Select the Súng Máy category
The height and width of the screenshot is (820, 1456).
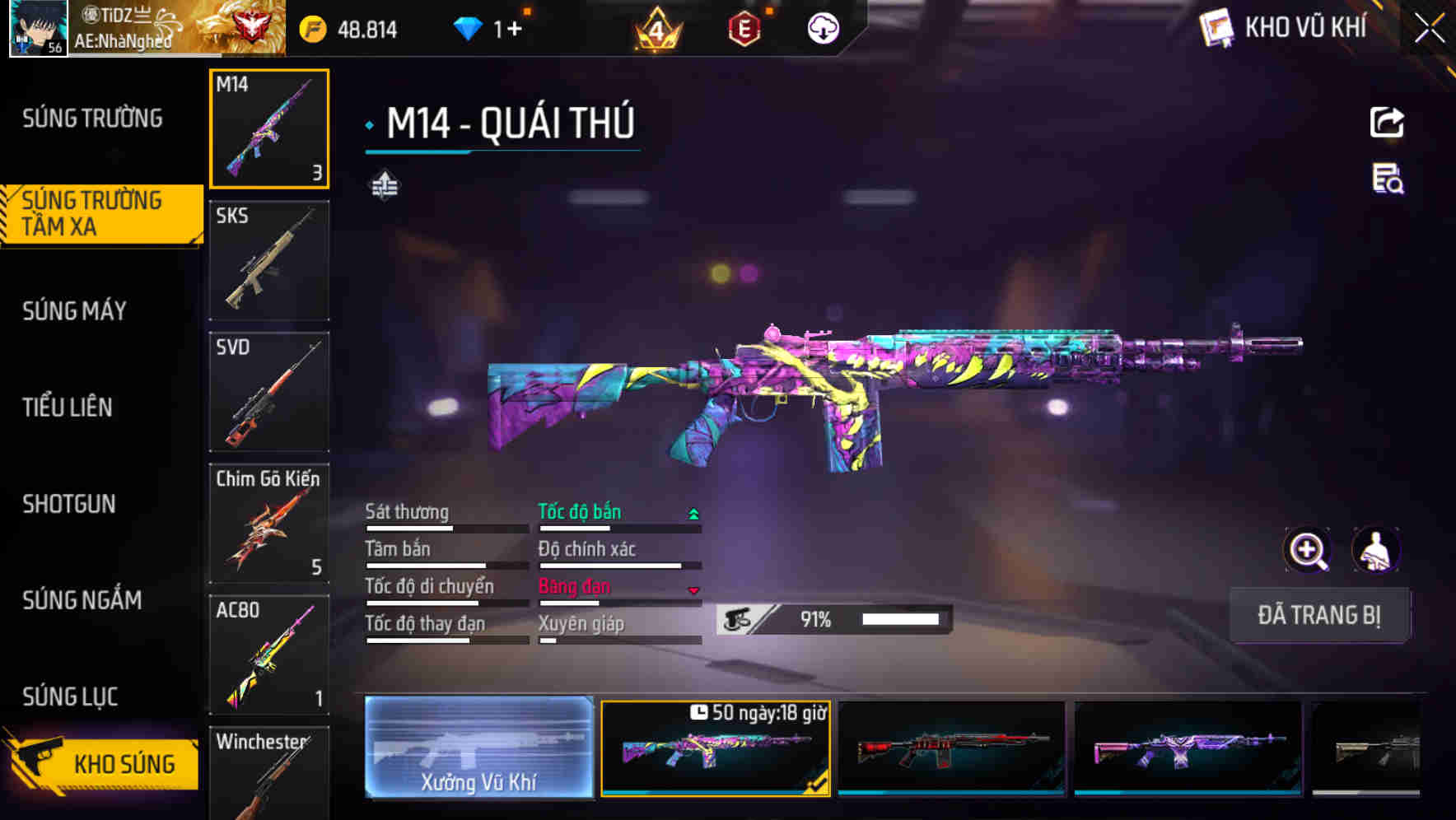coord(75,310)
